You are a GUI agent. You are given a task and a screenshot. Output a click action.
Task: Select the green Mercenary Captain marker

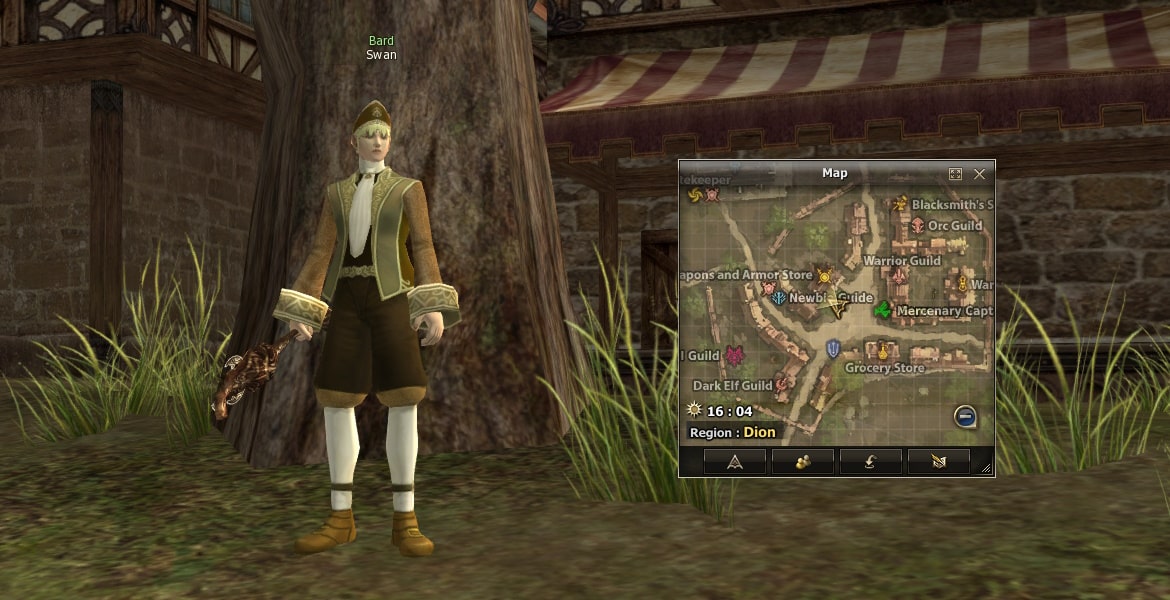click(x=883, y=311)
